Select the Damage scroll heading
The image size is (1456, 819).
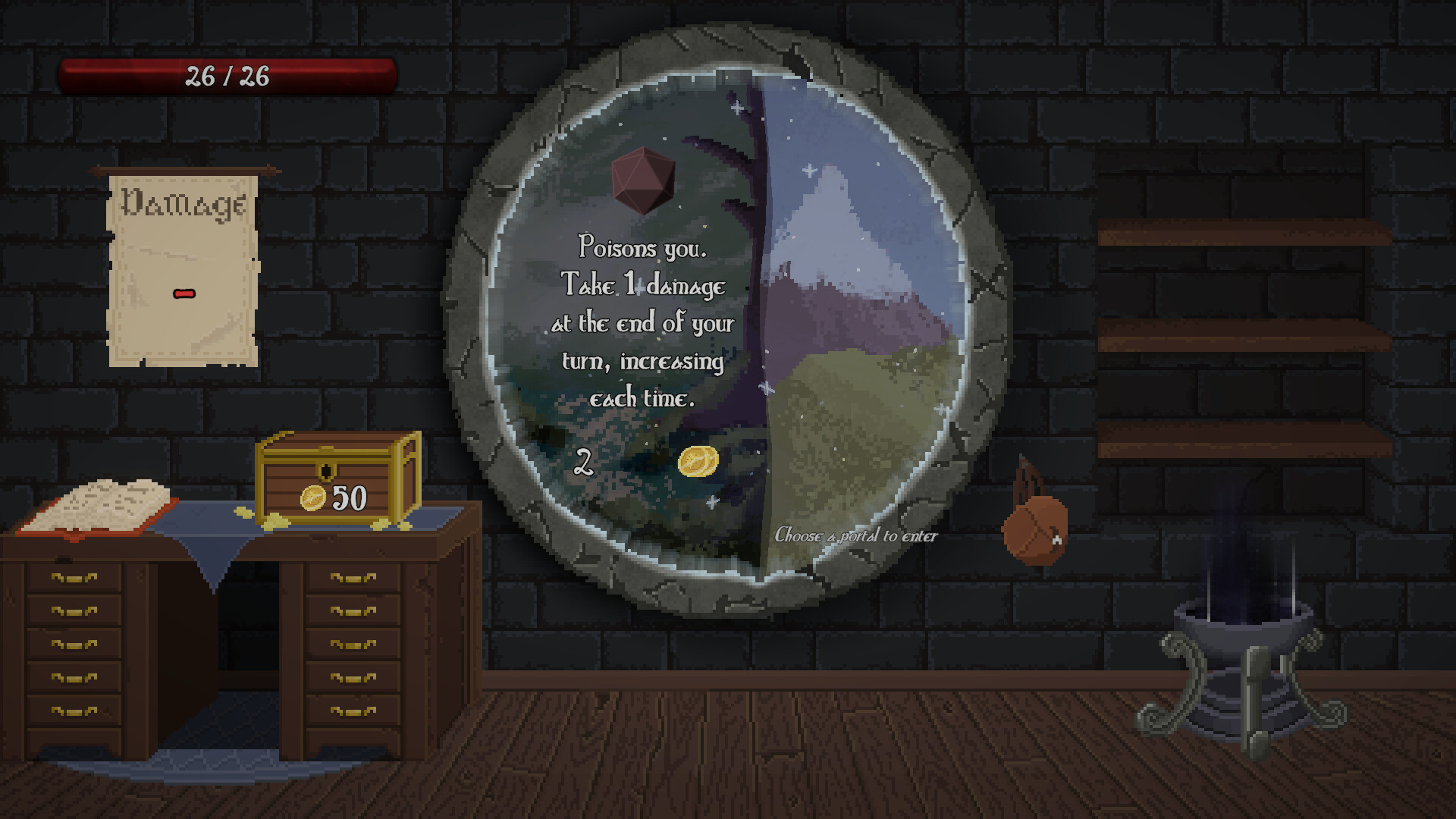[x=182, y=203]
